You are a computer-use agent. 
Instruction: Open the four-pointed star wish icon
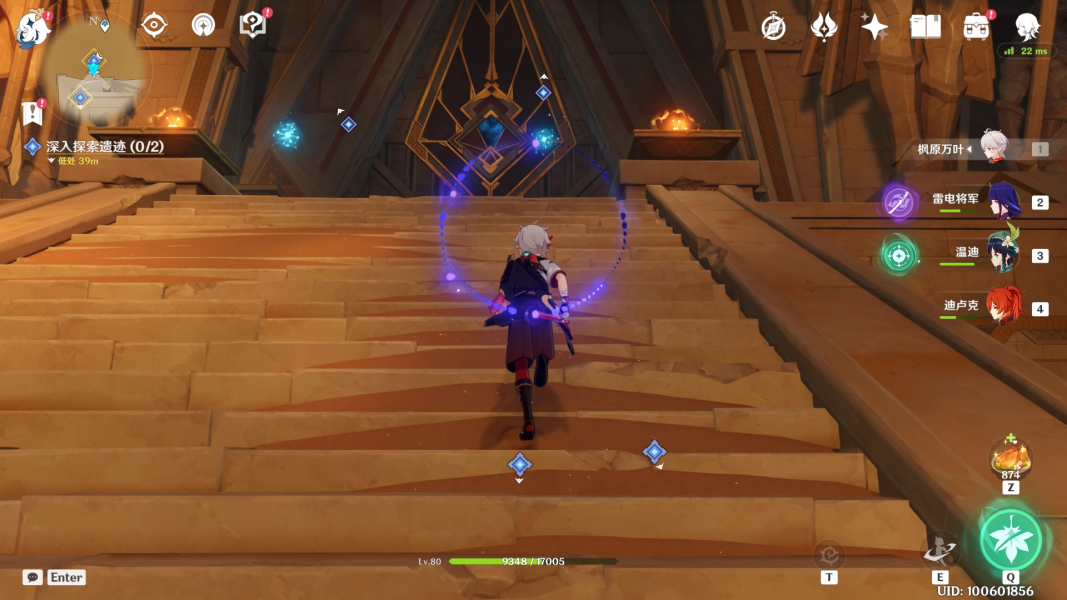click(875, 27)
